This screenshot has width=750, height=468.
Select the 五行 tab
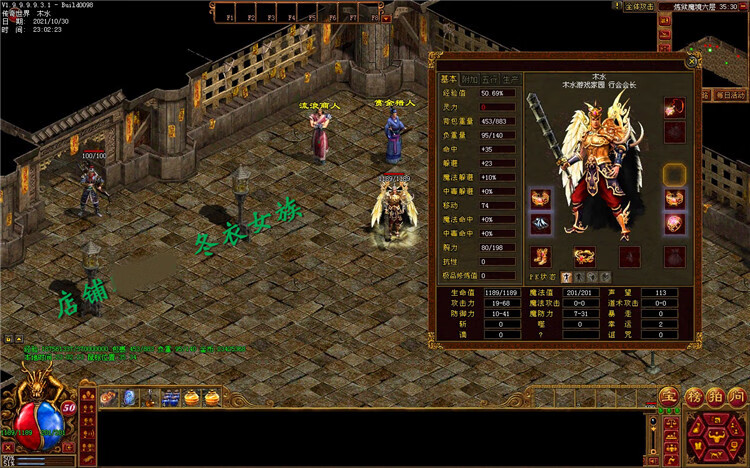(x=490, y=79)
